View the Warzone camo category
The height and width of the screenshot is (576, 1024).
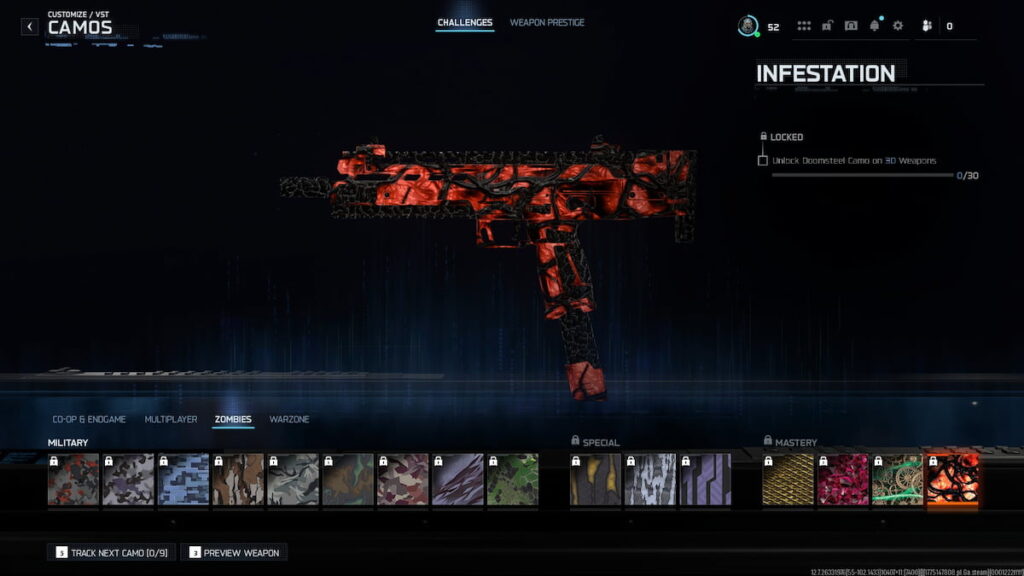click(x=289, y=419)
